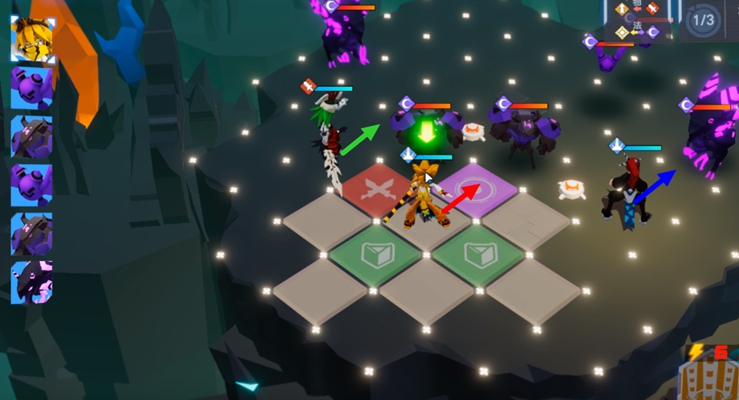Screen dimensions: 739x400
Task: Open the element counter chart panel
Action: coord(641,20)
